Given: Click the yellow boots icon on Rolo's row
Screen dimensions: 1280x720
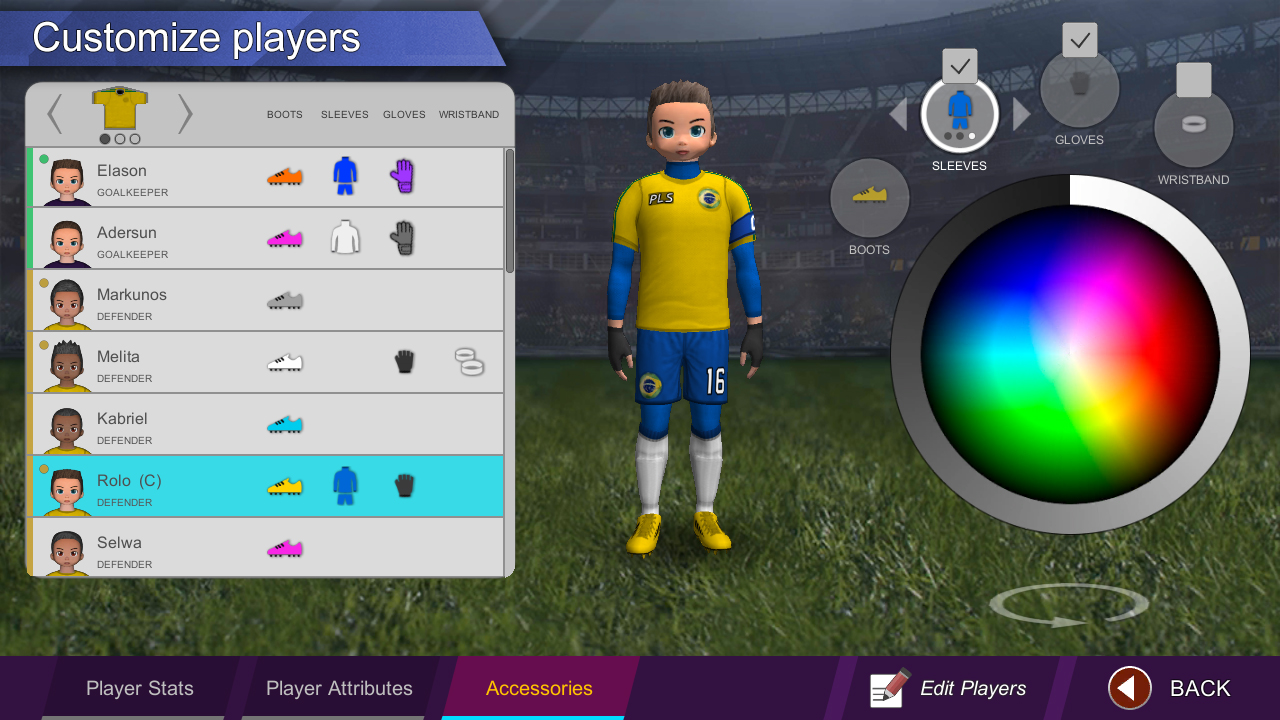Looking at the screenshot, I should pos(286,485).
